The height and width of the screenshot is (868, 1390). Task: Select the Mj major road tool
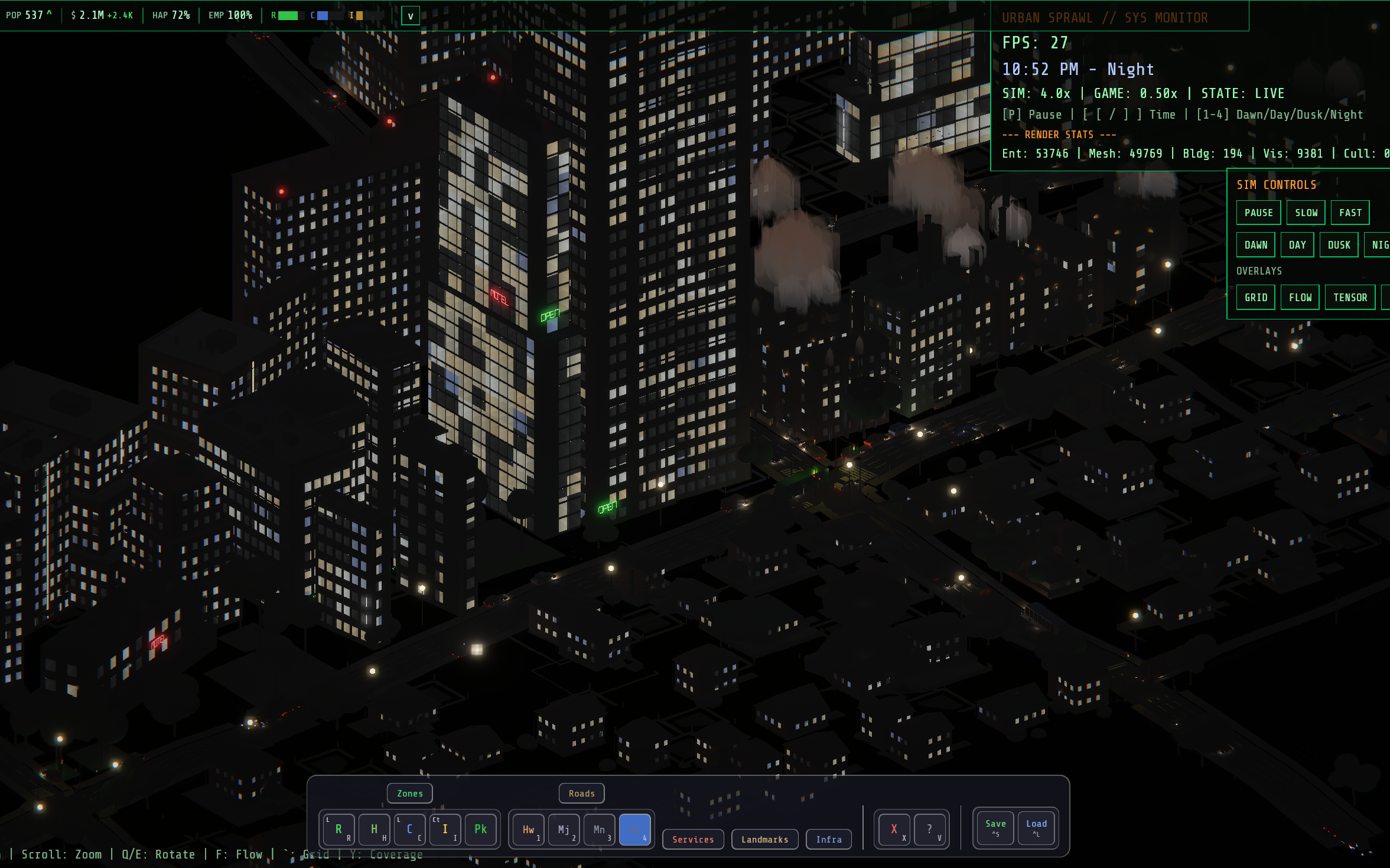coord(563,830)
